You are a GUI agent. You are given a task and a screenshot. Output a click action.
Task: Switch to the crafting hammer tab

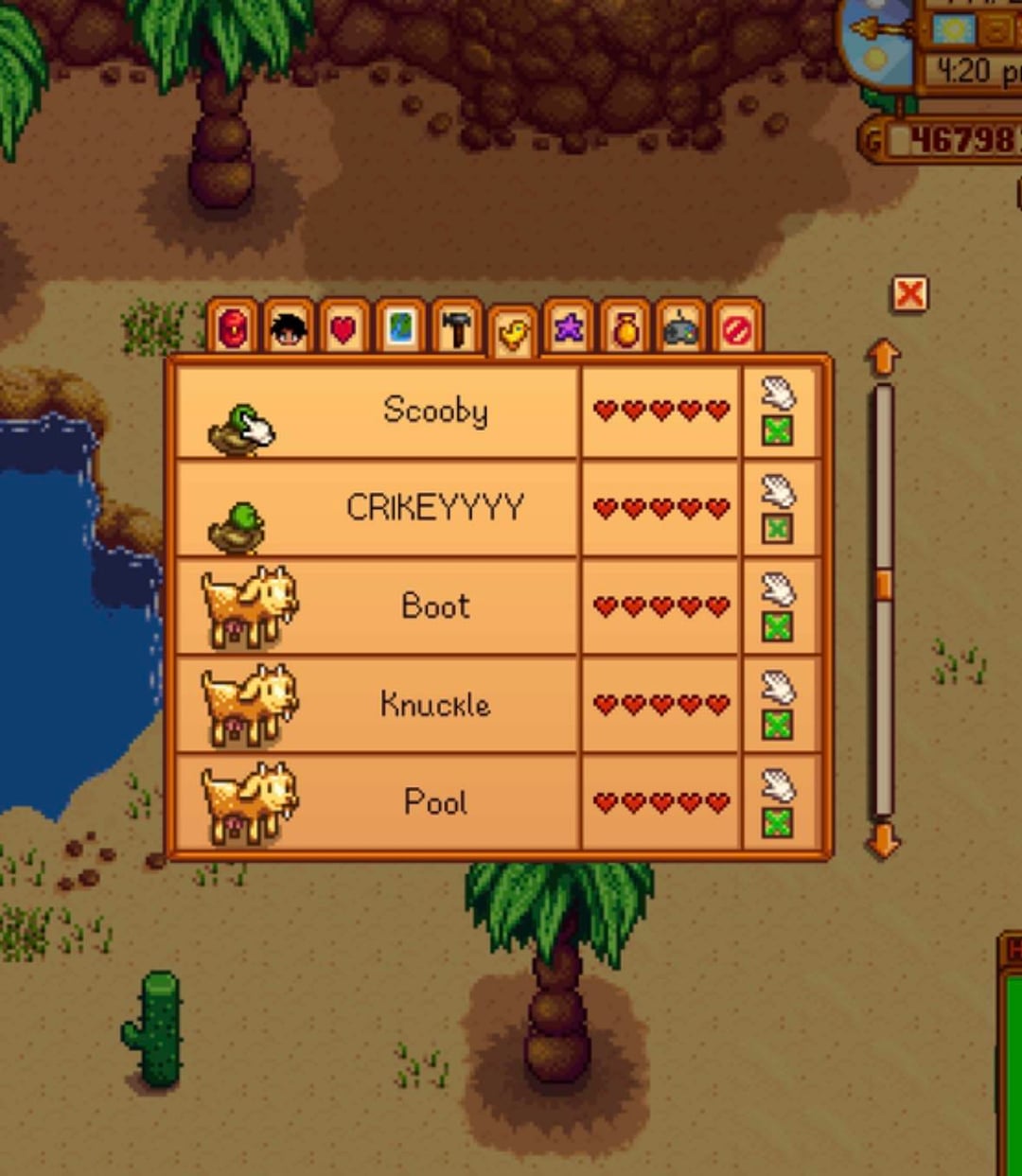[x=456, y=328]
